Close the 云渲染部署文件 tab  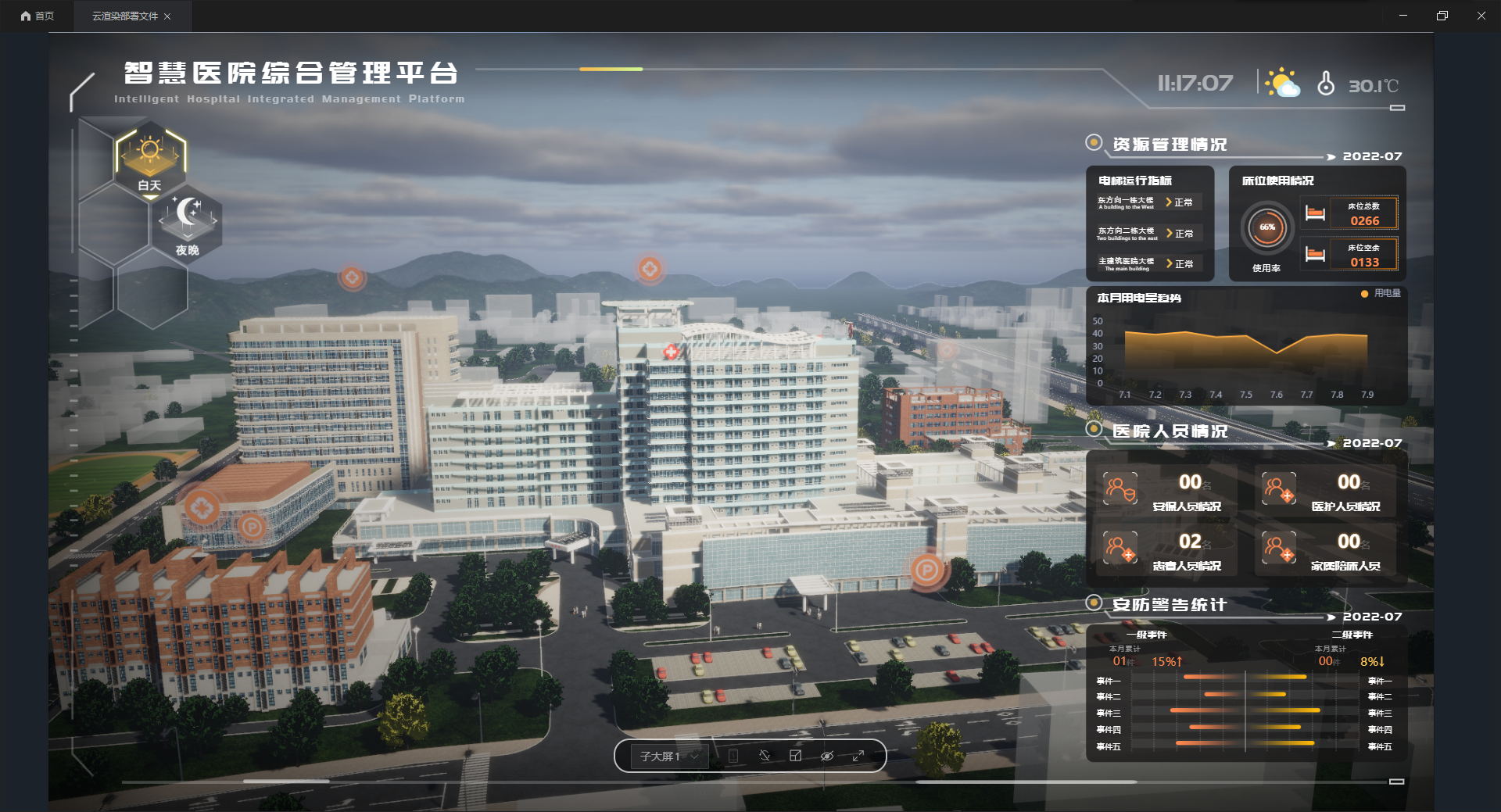(167, 16)
